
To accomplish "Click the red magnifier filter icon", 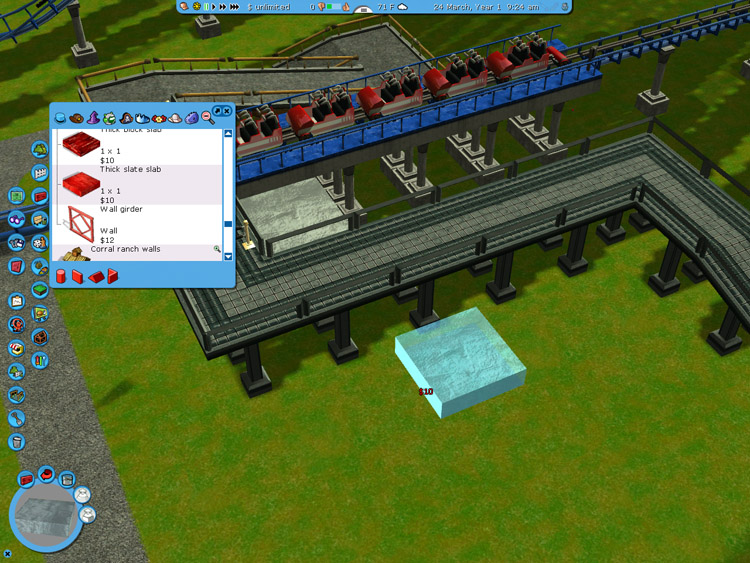I will (207, 118).
